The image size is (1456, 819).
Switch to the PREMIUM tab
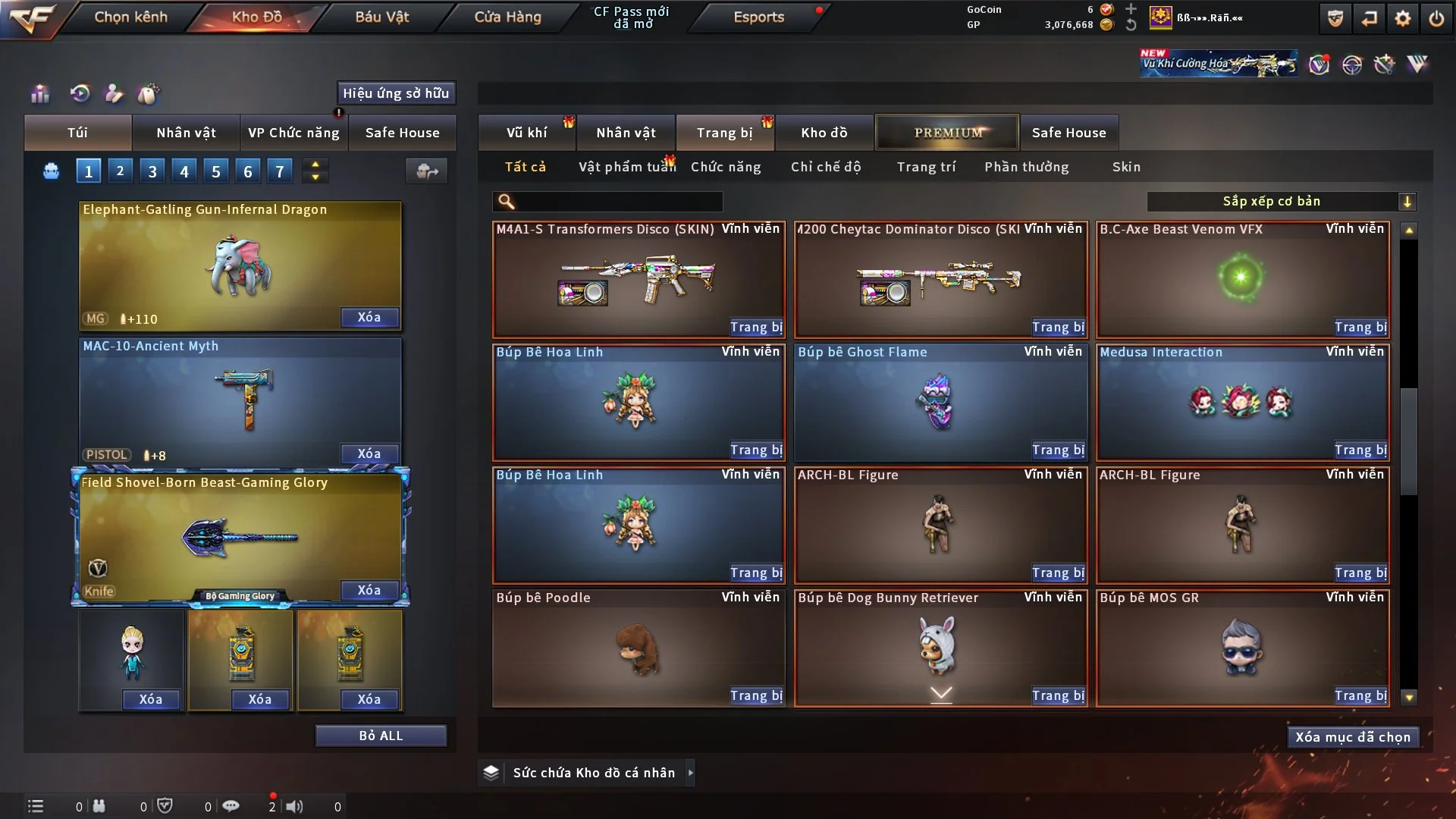click(948, 133)
